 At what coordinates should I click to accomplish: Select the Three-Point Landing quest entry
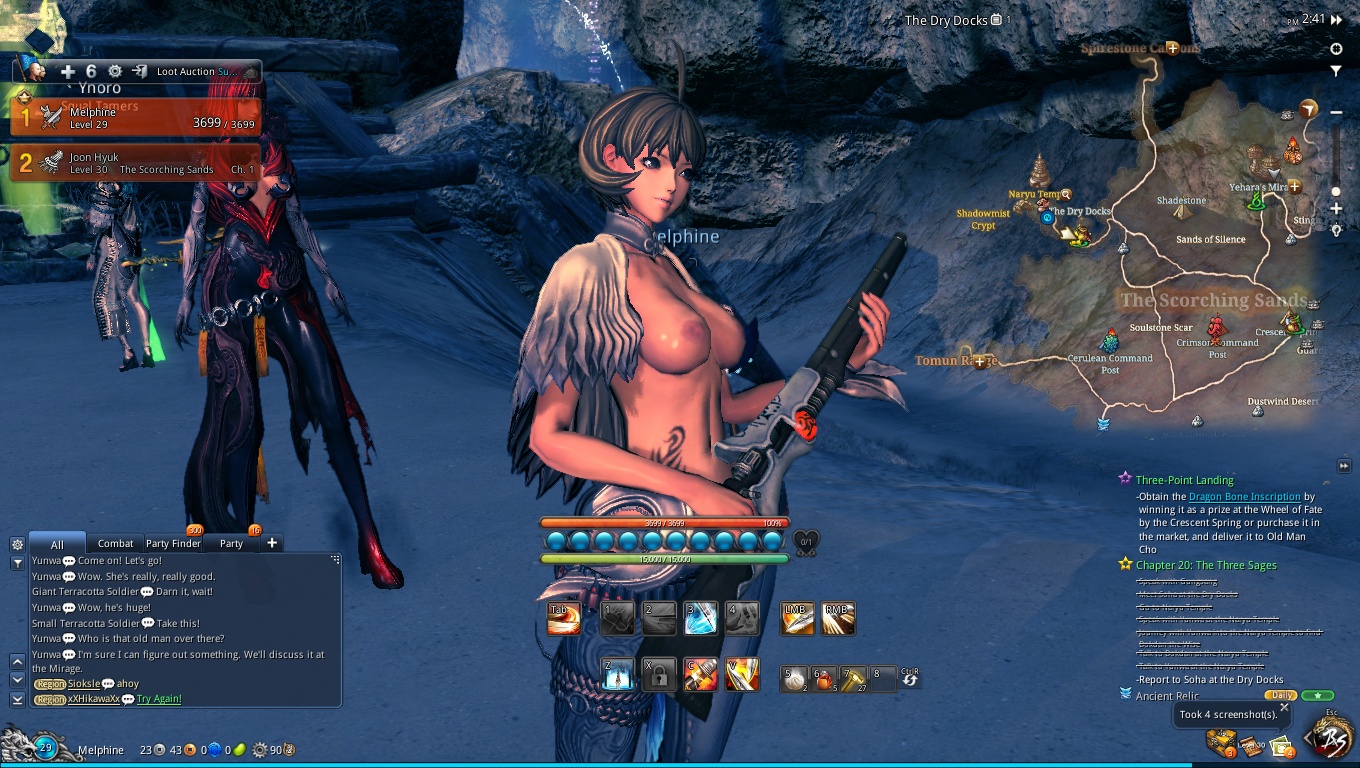pos(1184,480)
